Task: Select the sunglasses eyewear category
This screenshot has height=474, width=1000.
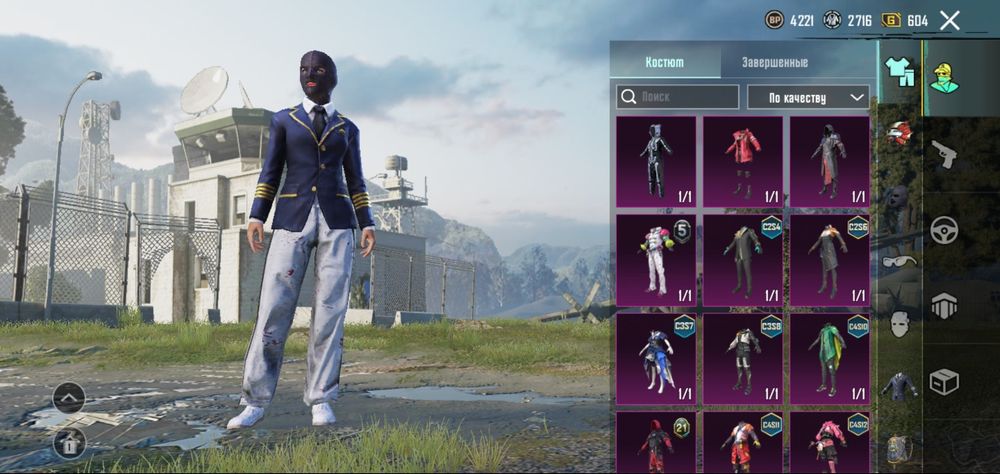Action: point(899,261)
